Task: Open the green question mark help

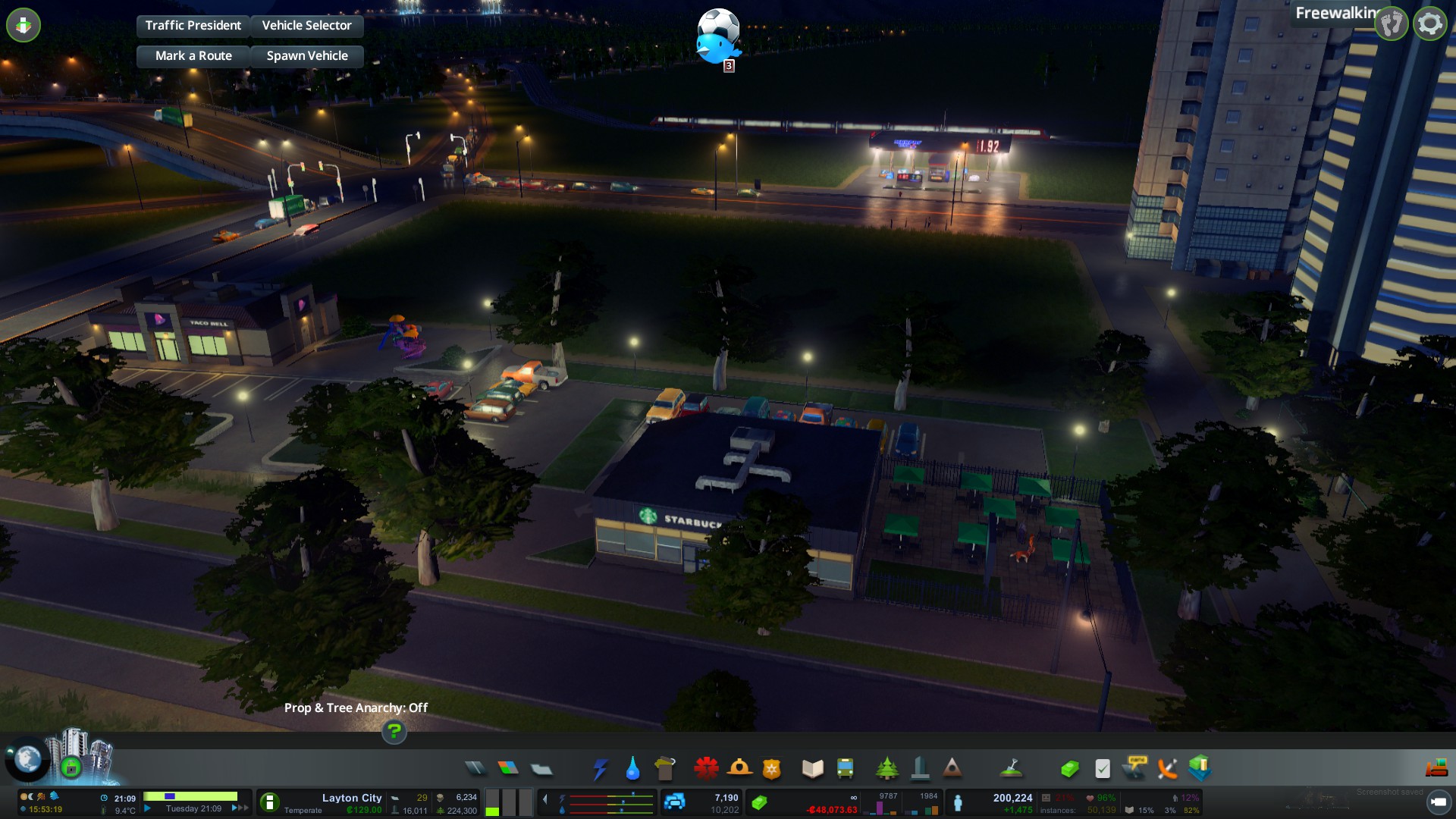Action: coord(394,731)
